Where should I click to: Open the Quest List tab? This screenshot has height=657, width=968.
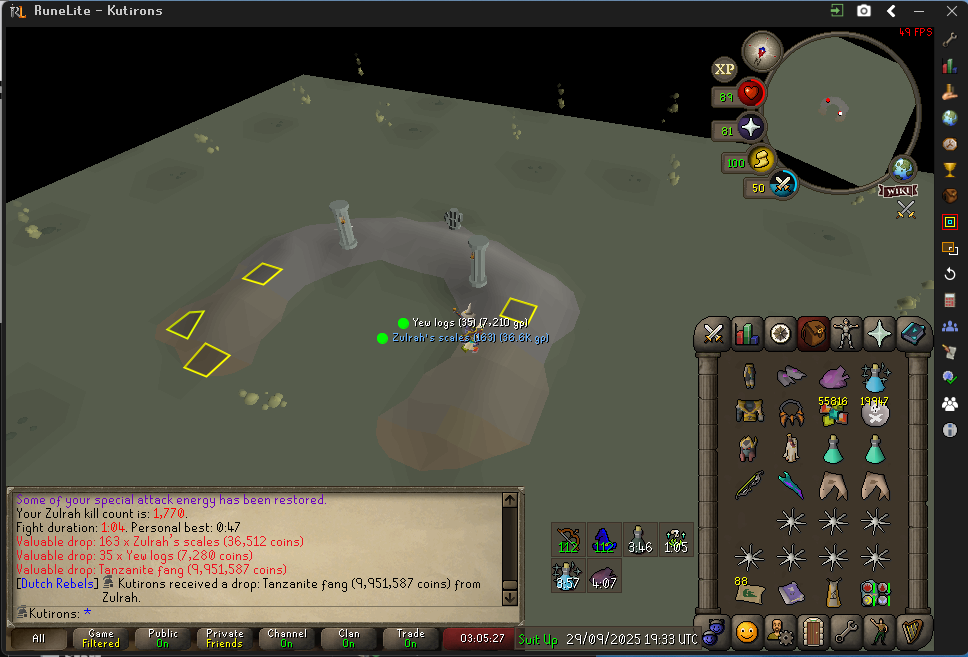click(x=780, y=333)
